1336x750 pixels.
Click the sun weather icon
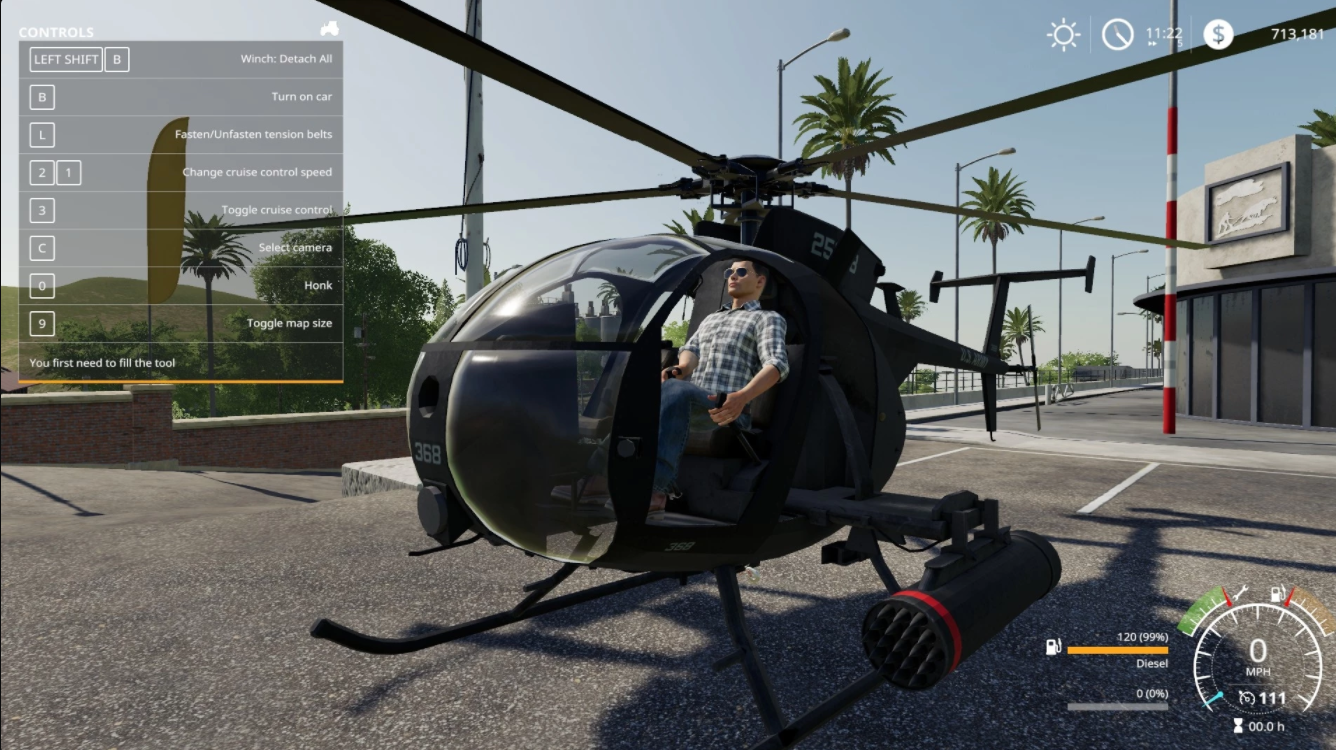tap(1063, 35)
